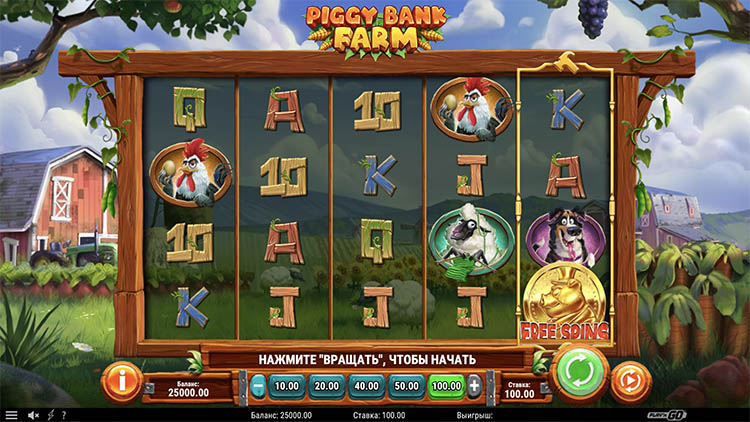This screenshot has width=750, height=422.
Task: Toggle the sound speaker icon
Action: [33, 415]
